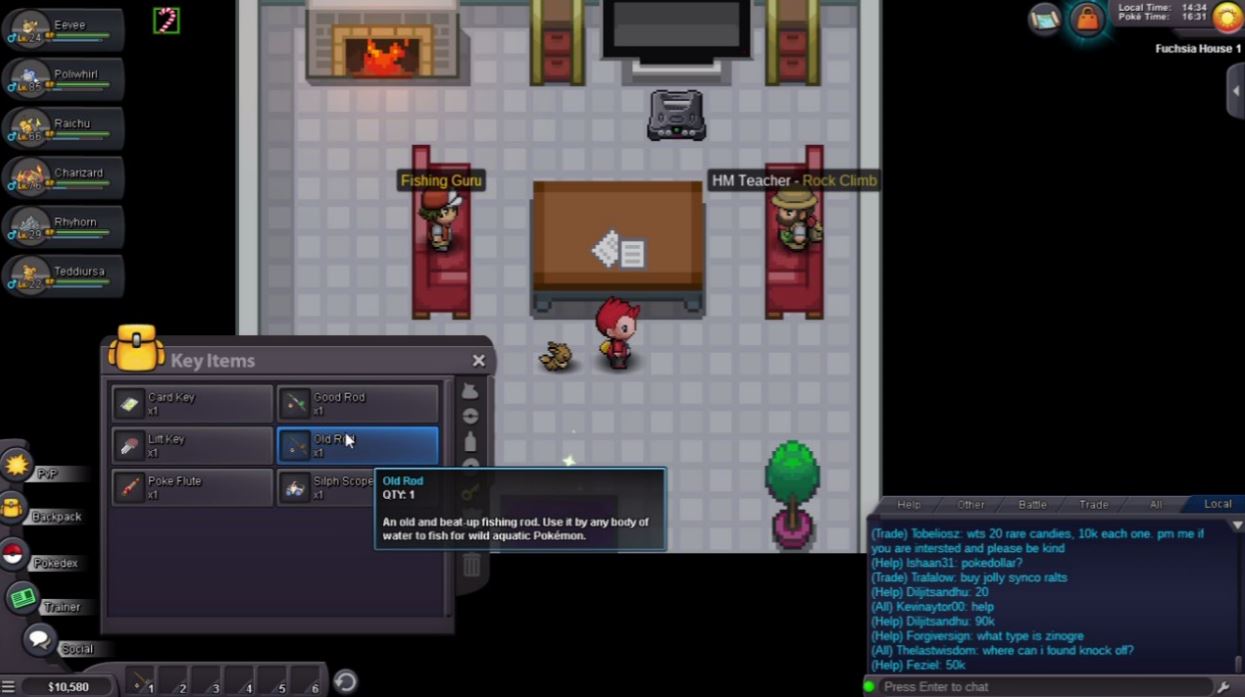The width and height of the screenshot is (1245, 697).
Task: Click the backpack trash can icon
Action: (471, 566)
